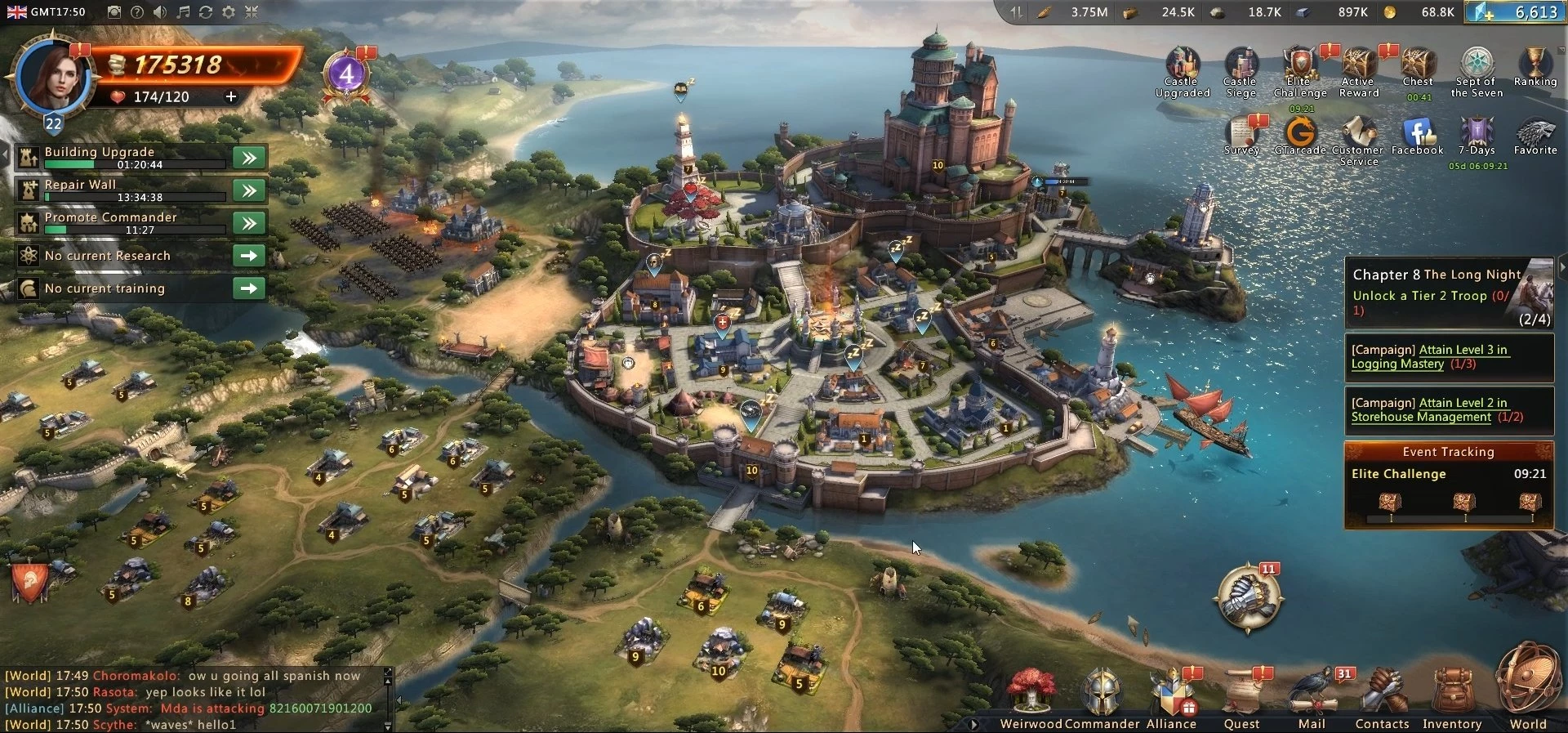Open Customer Service

pyautogui.click(x=1358, y=139)
